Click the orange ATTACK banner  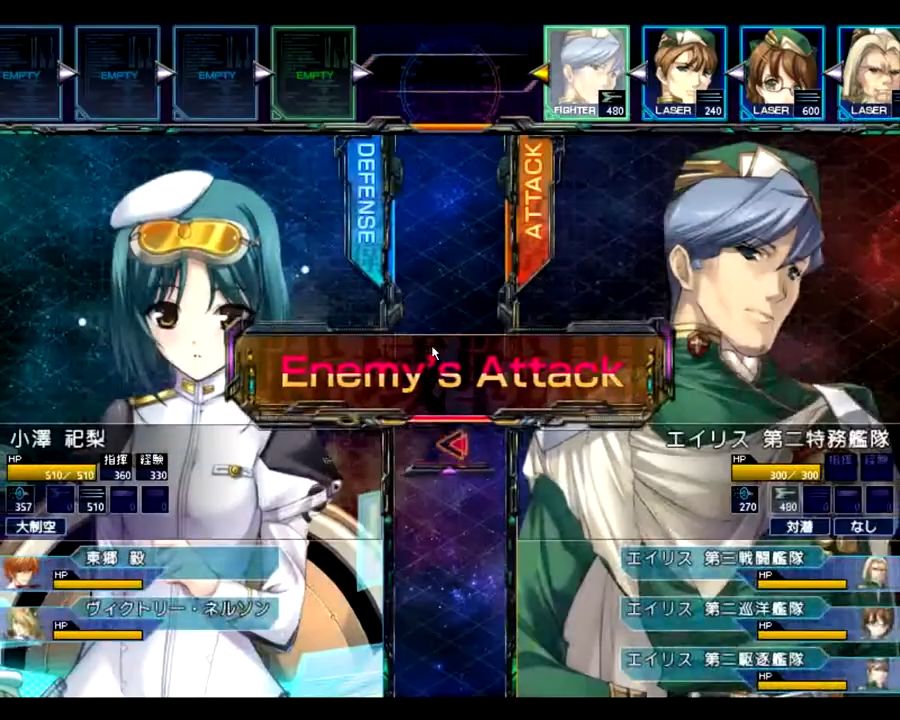click(x=532, y=205)
